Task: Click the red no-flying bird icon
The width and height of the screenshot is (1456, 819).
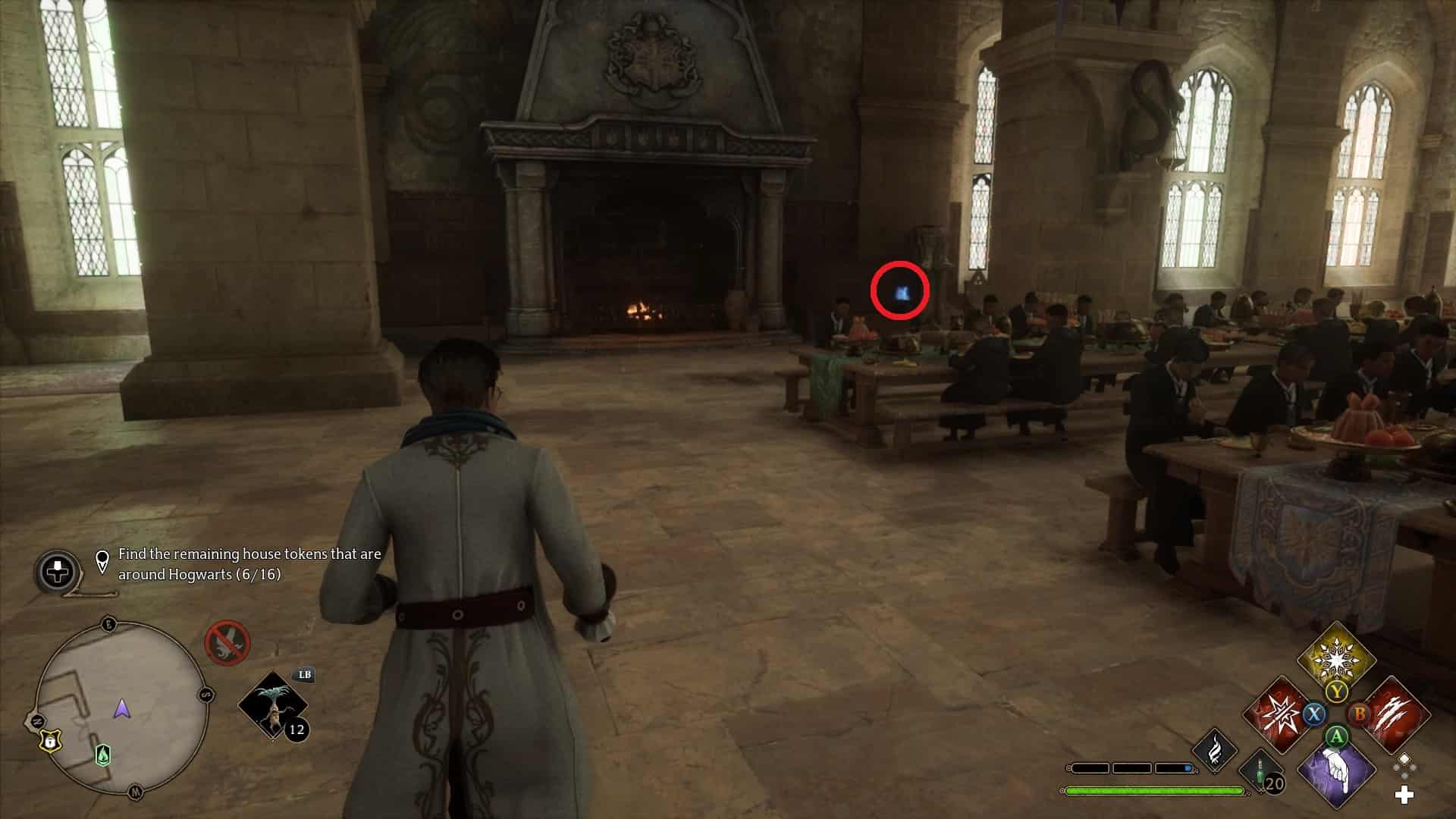Action: coord(227,643)
